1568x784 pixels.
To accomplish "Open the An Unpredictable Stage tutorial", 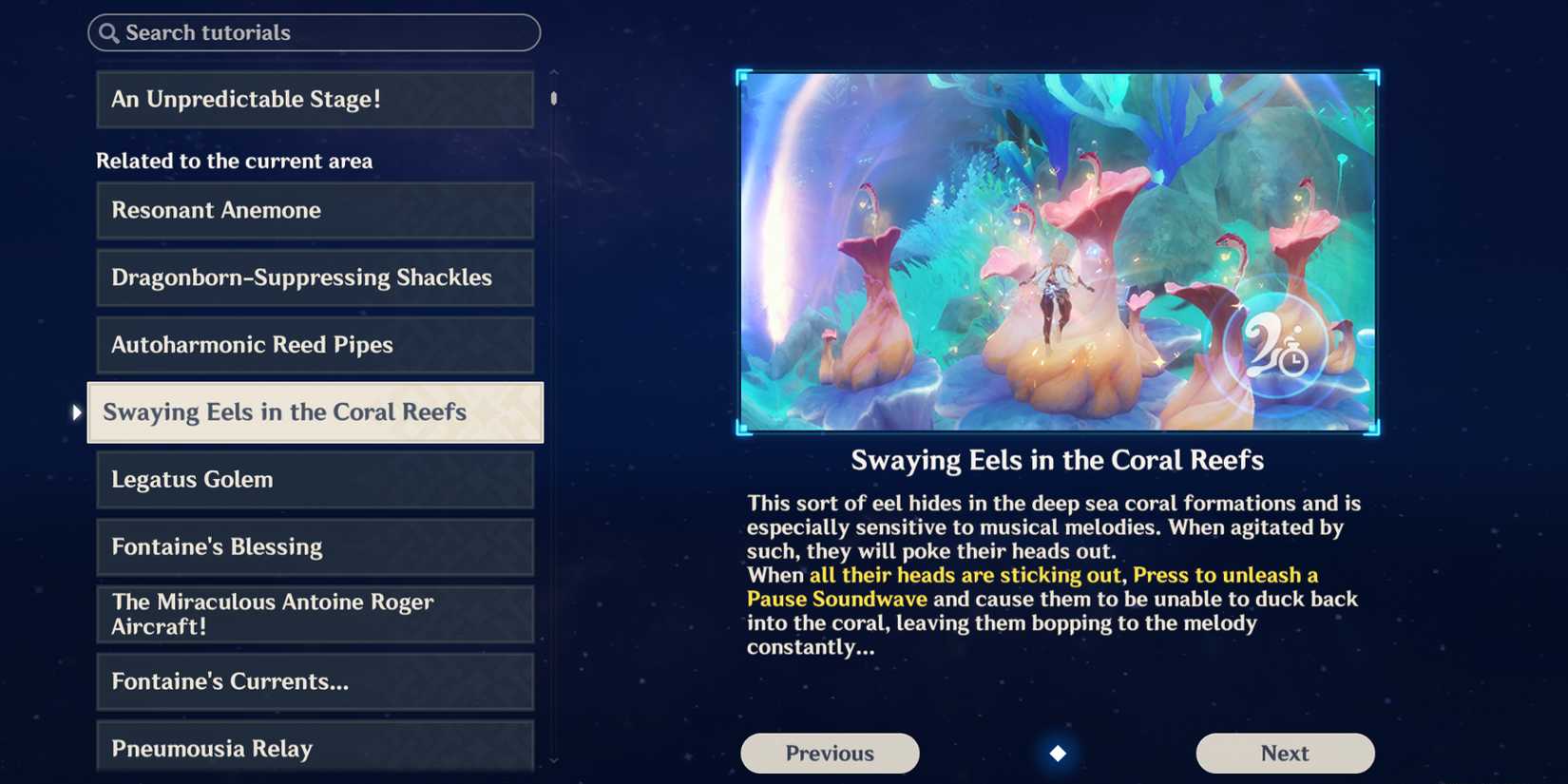I will pos(315,99).
